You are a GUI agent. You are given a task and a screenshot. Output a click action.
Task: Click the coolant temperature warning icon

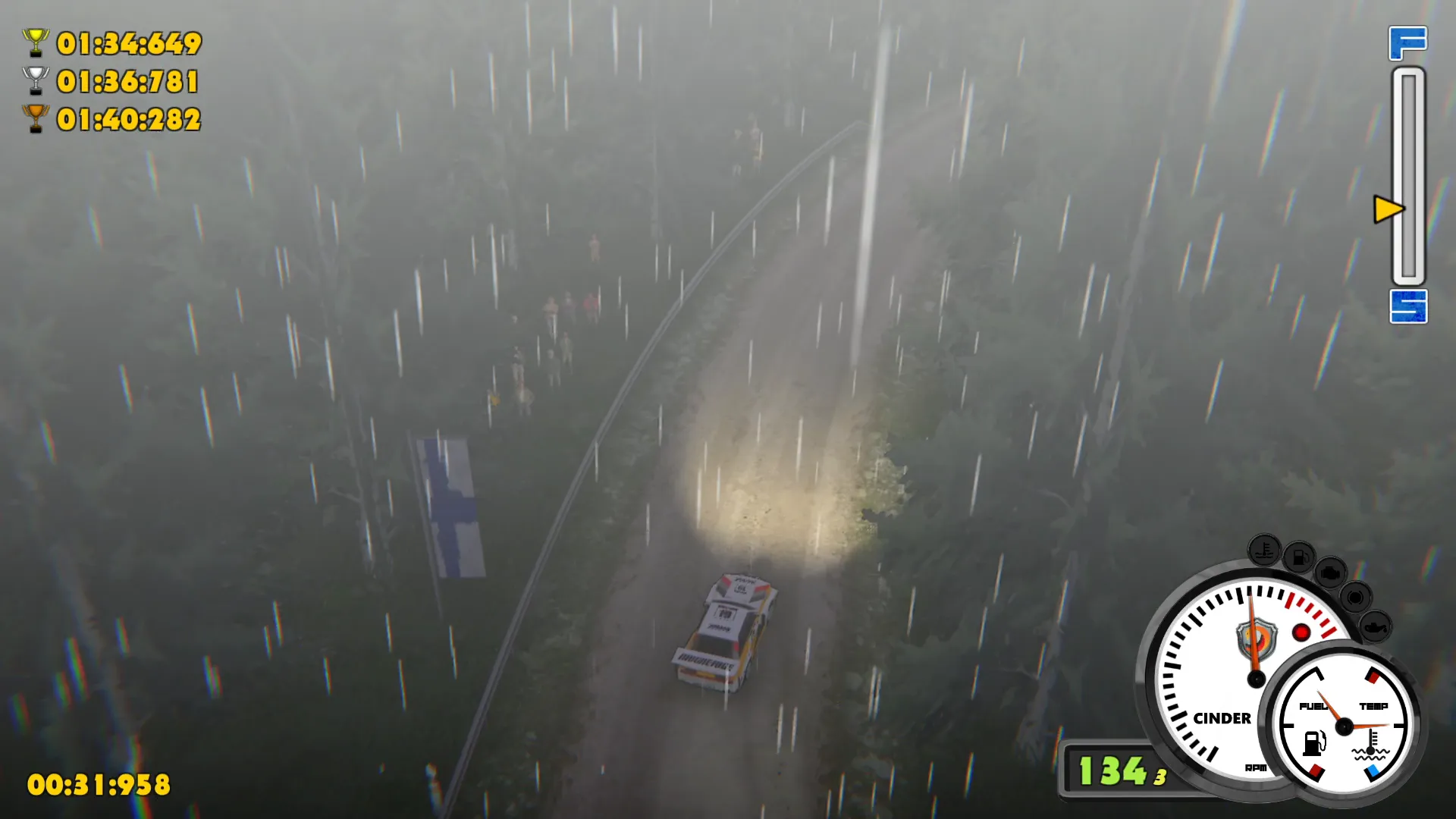click(x=1264, y=551)
